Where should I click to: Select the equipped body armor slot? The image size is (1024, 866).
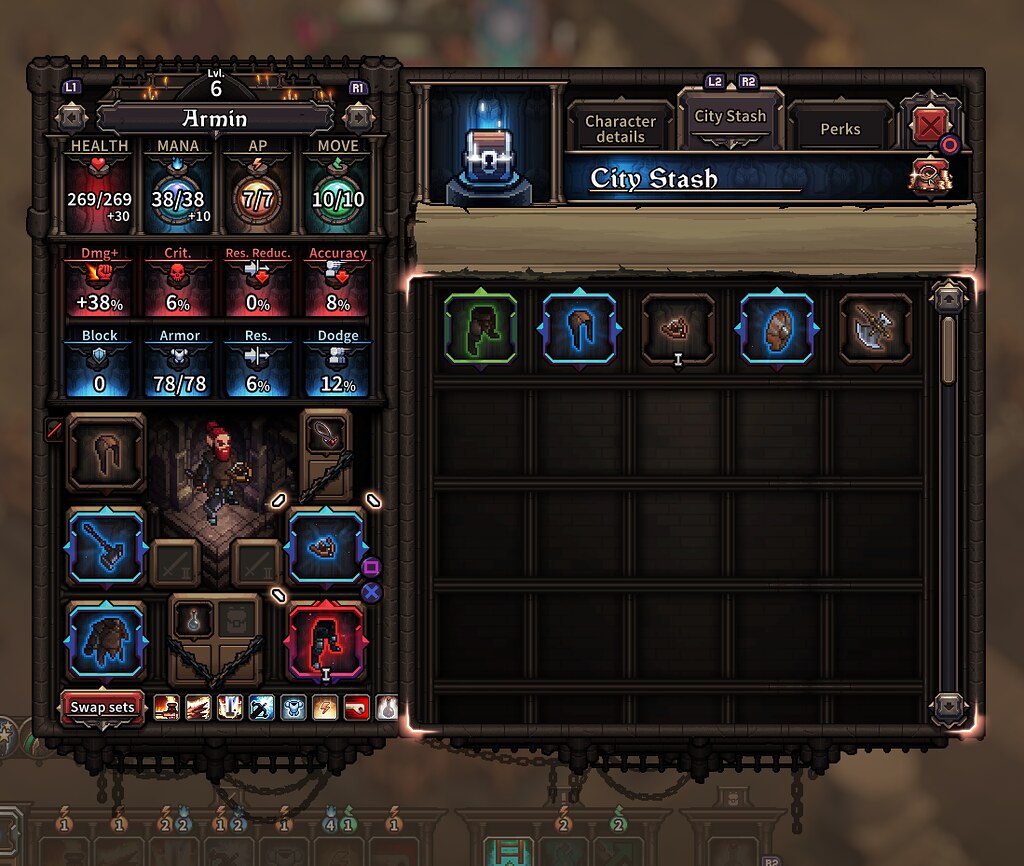106,640
